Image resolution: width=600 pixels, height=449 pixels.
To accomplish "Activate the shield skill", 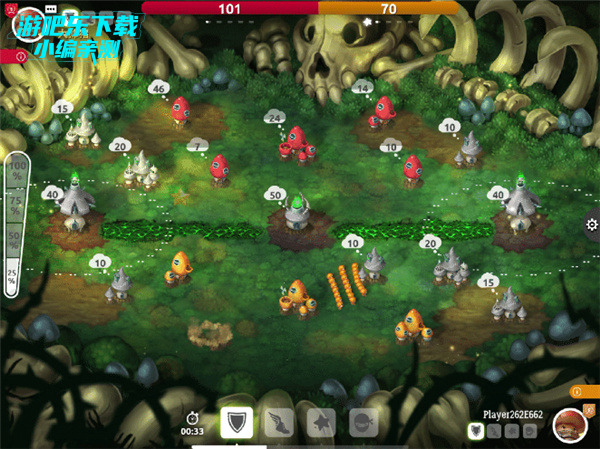I will coord(237,422).
